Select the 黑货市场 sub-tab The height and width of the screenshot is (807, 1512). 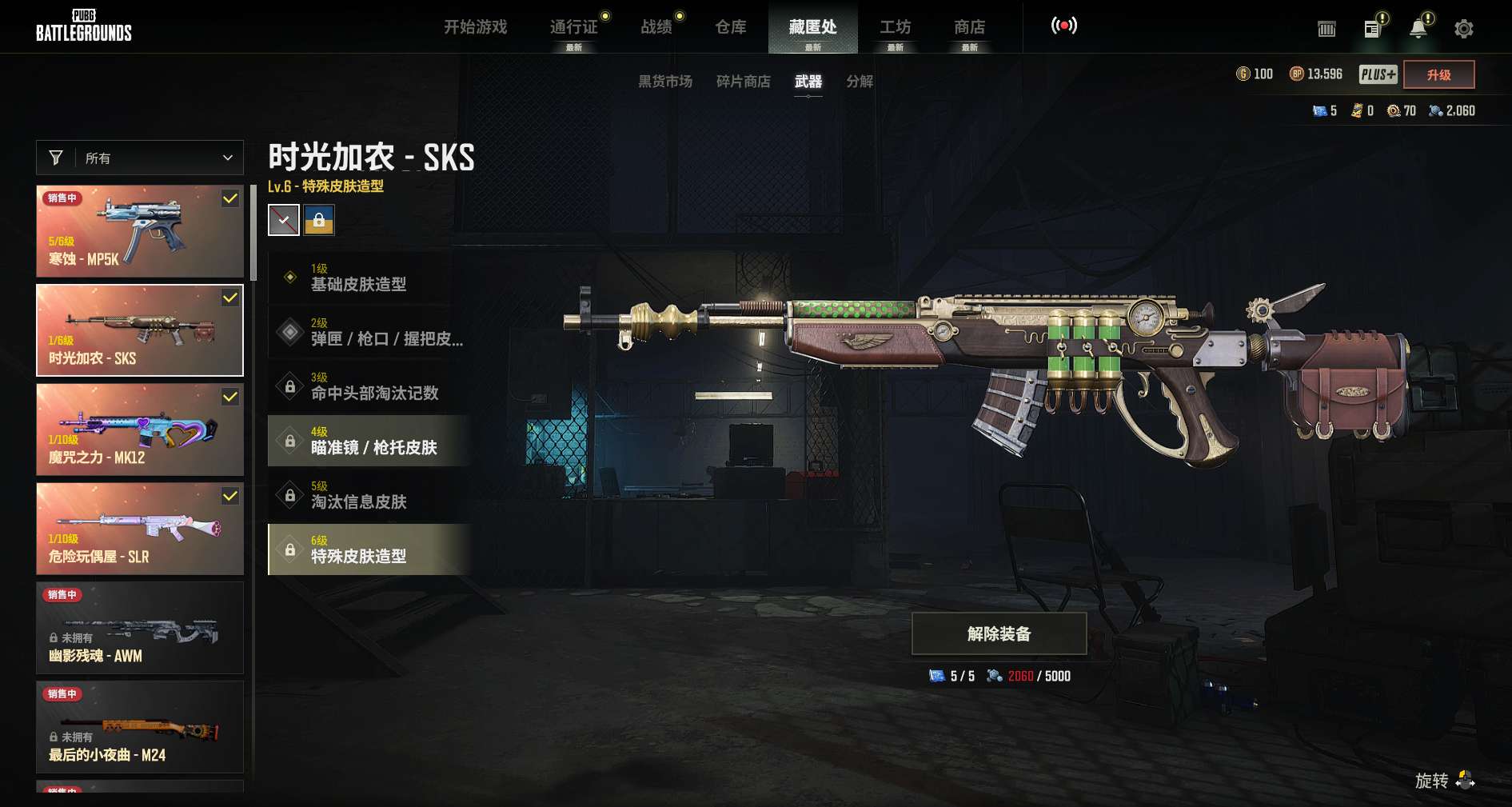pyautogui.click(x=664, y=82)
